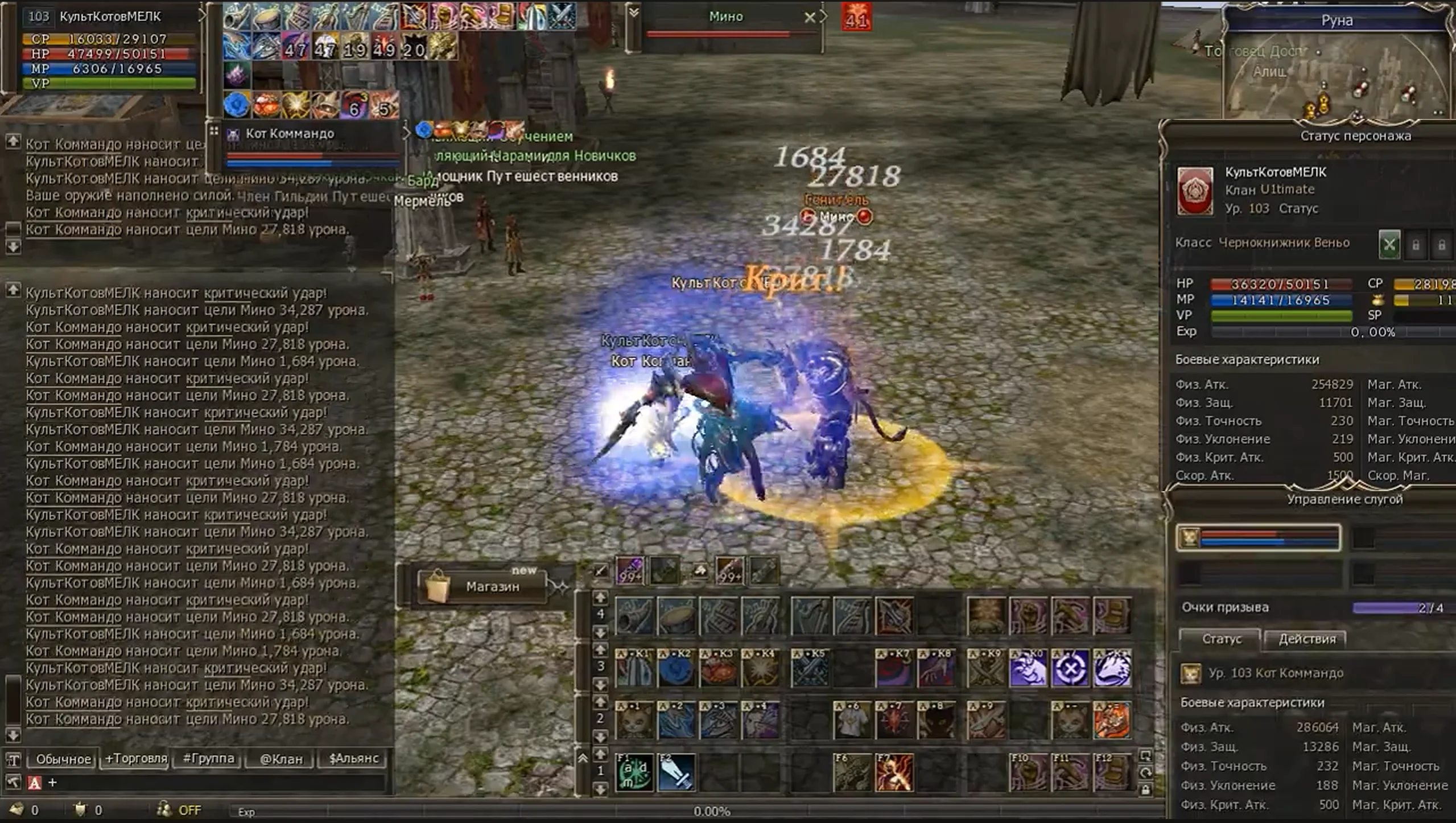
Task: Switch to the Статус servitor tab
Action: [1221, 639]
